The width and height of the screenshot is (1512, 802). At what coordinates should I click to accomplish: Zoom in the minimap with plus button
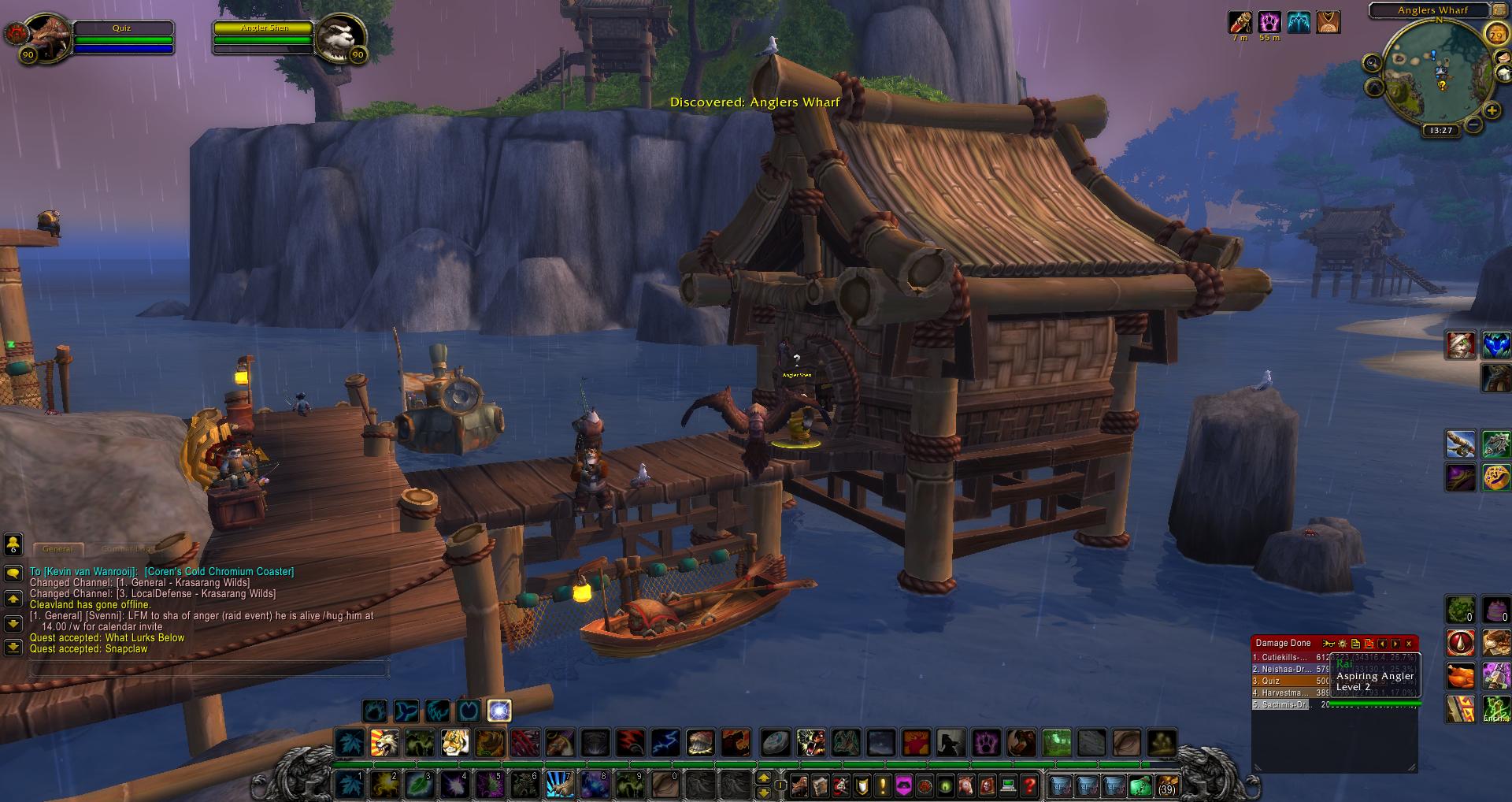pyautogui.click(x=1492, y=111)
